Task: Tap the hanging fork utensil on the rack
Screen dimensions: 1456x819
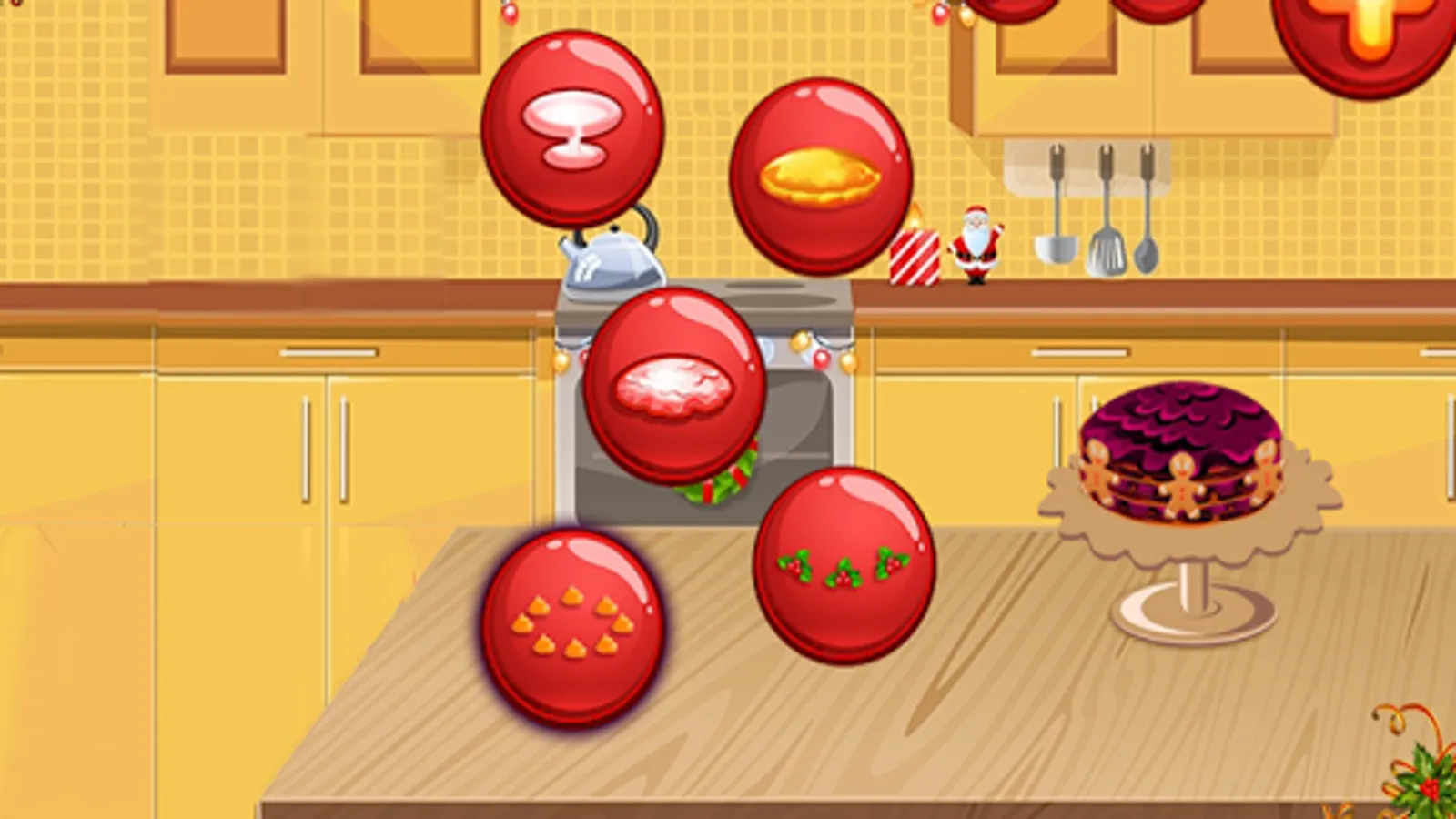Action: pyautogui.click(x=1147, y=257)
